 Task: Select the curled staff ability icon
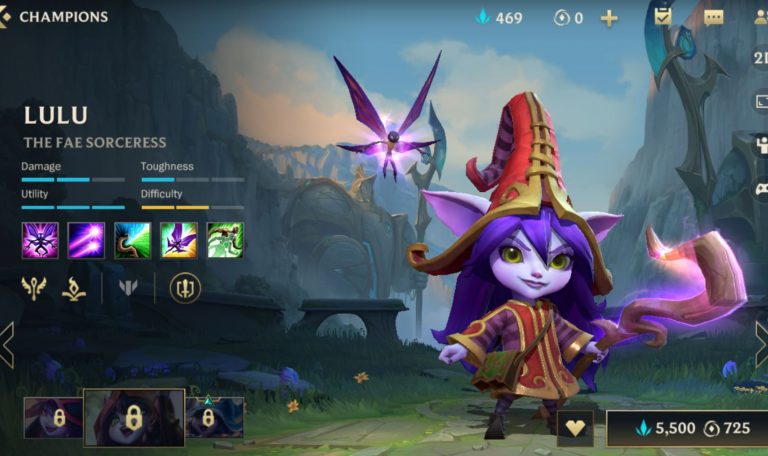[132, 240]
